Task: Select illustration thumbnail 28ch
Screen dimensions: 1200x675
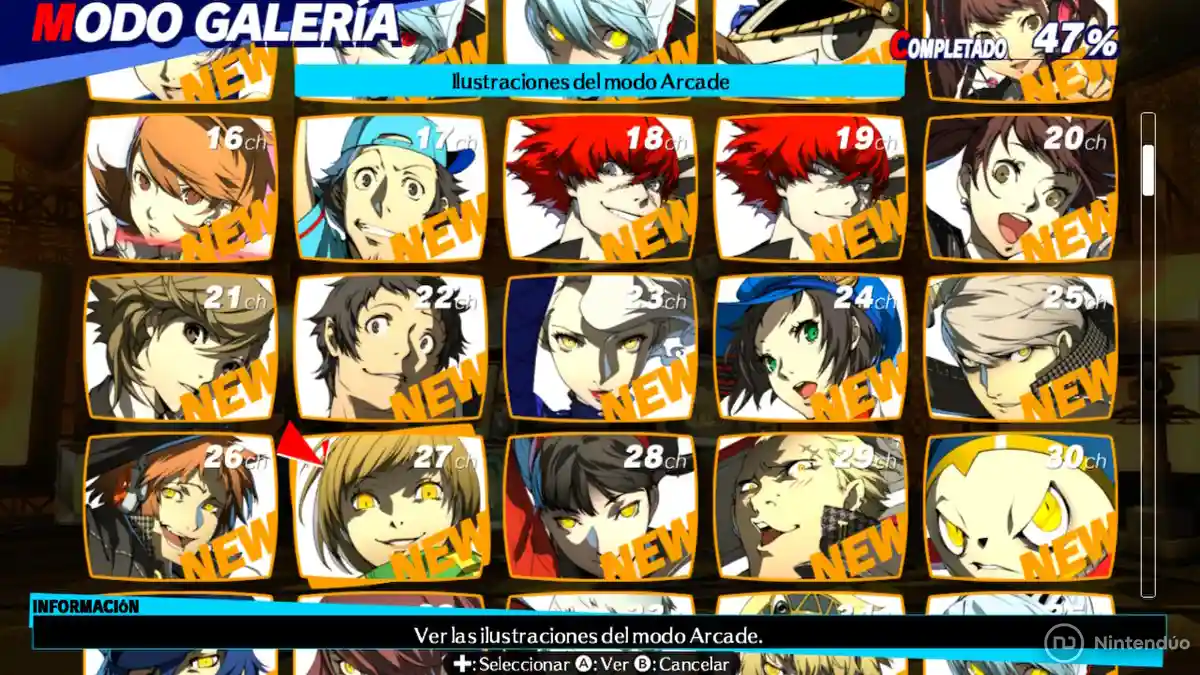Action: pos(600,507)
